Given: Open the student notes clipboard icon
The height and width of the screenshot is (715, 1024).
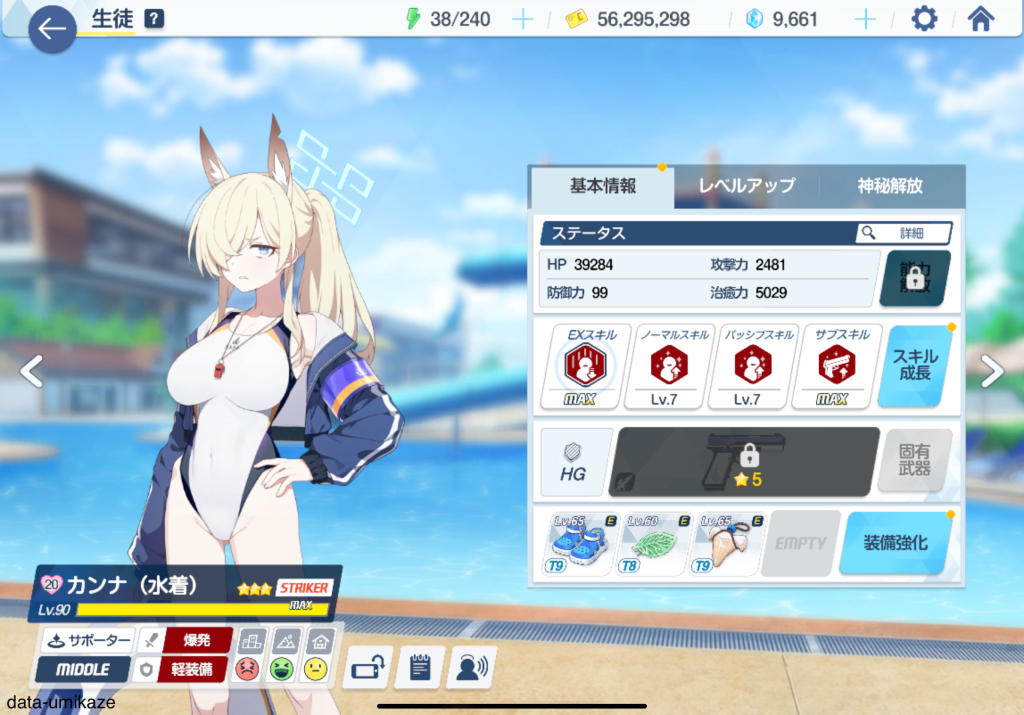Looking at the screenshot, I should tap(419, 667).
